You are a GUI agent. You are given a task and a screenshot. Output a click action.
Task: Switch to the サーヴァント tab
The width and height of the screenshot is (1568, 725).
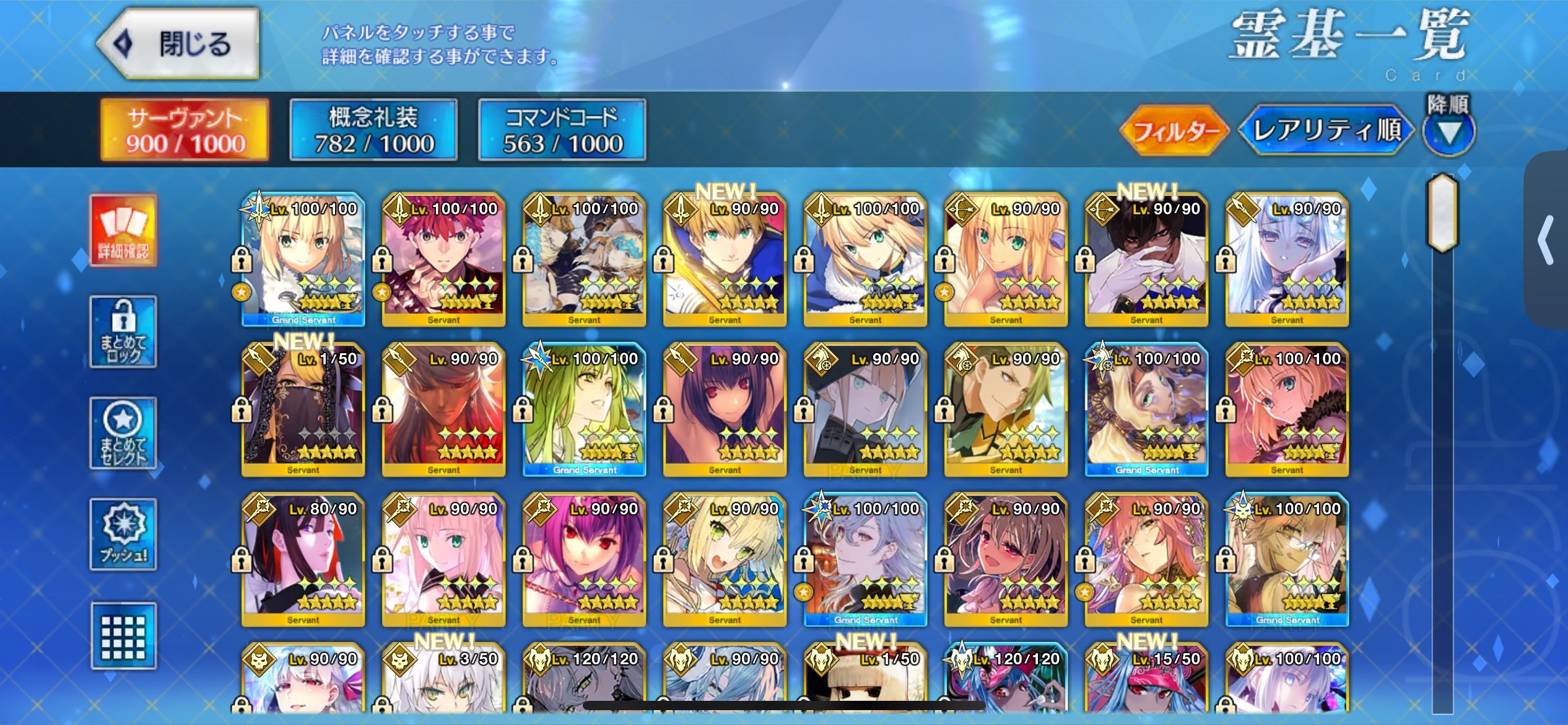[x=185, y=130]
